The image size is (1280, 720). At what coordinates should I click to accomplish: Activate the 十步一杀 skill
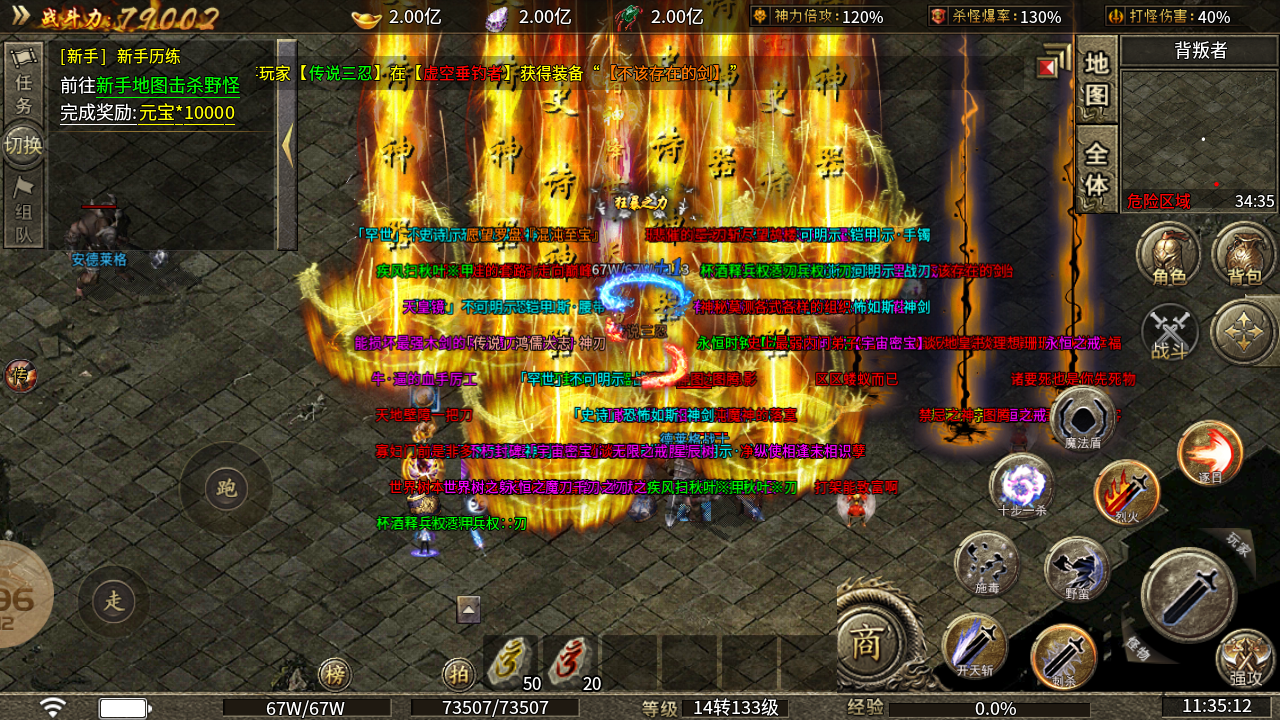coord(1021,485)
